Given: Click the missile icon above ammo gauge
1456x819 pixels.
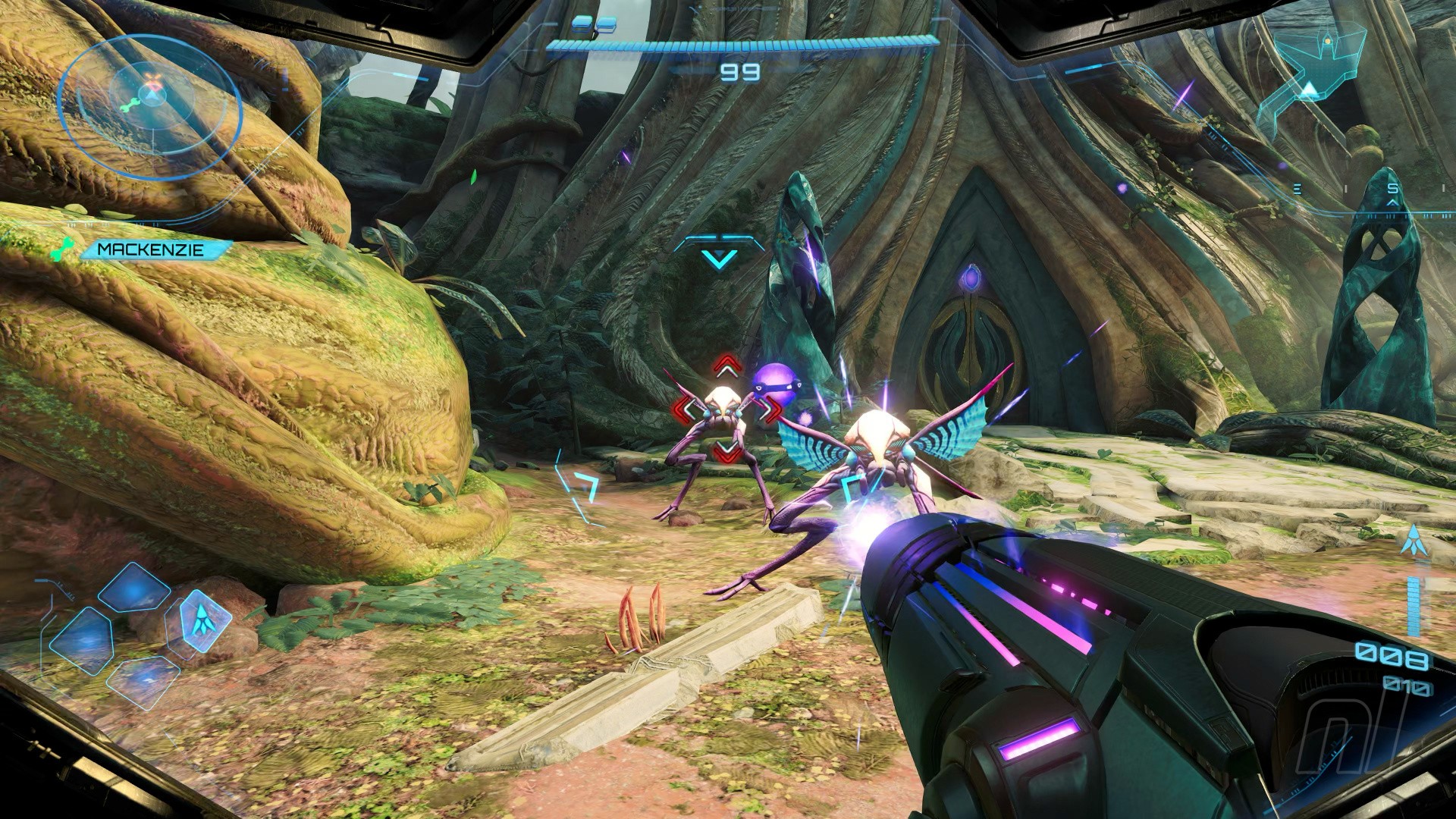Looking at the screenshot, I should (x=1412, y=541).
